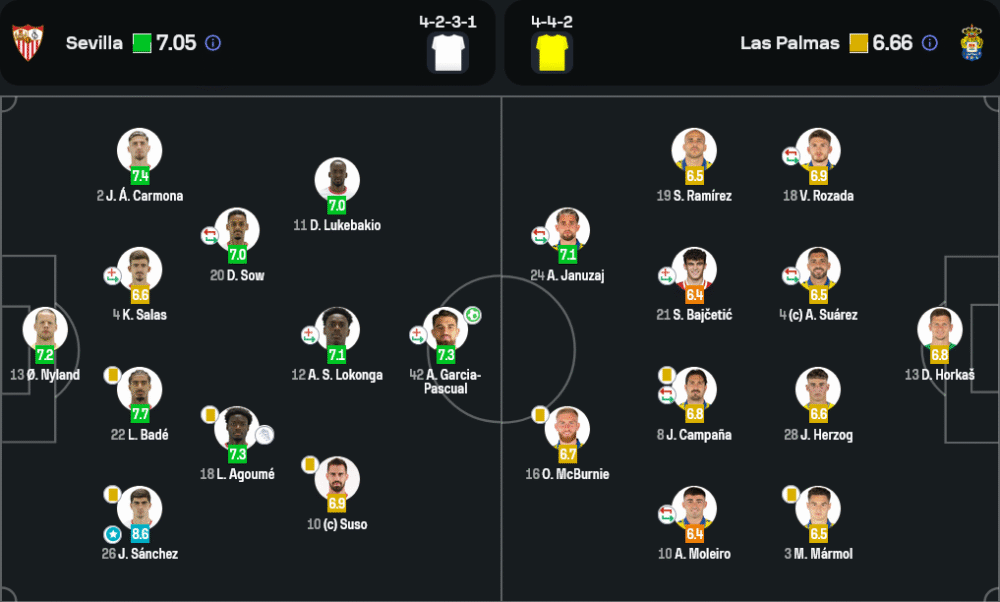Viewport: 1000px width, 602px height.
Task: Choose goalkeeper D. Horkaš's portrait
Action: coord(939,329)
